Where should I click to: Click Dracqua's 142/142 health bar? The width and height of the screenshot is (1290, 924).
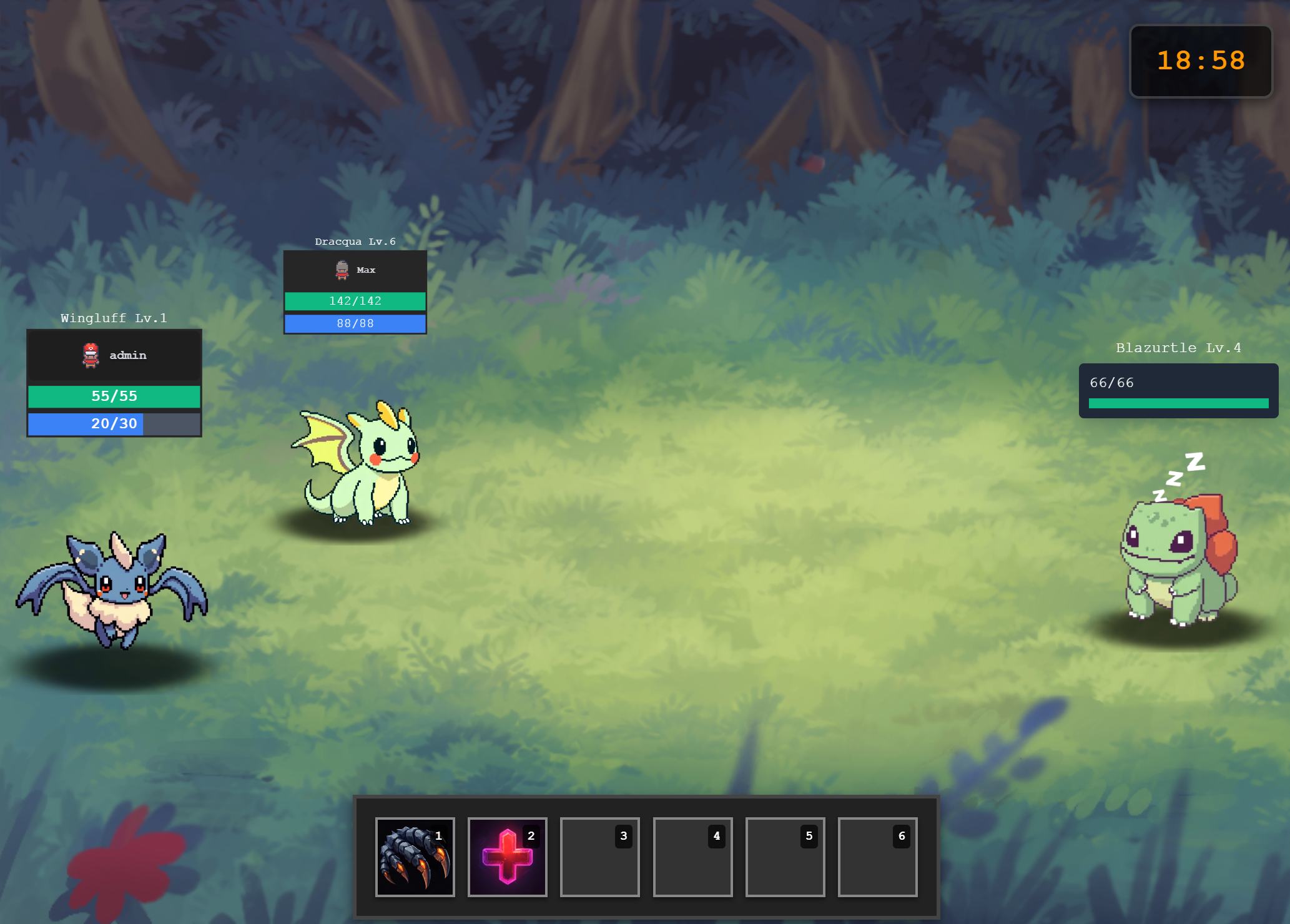tap(355, 301)
